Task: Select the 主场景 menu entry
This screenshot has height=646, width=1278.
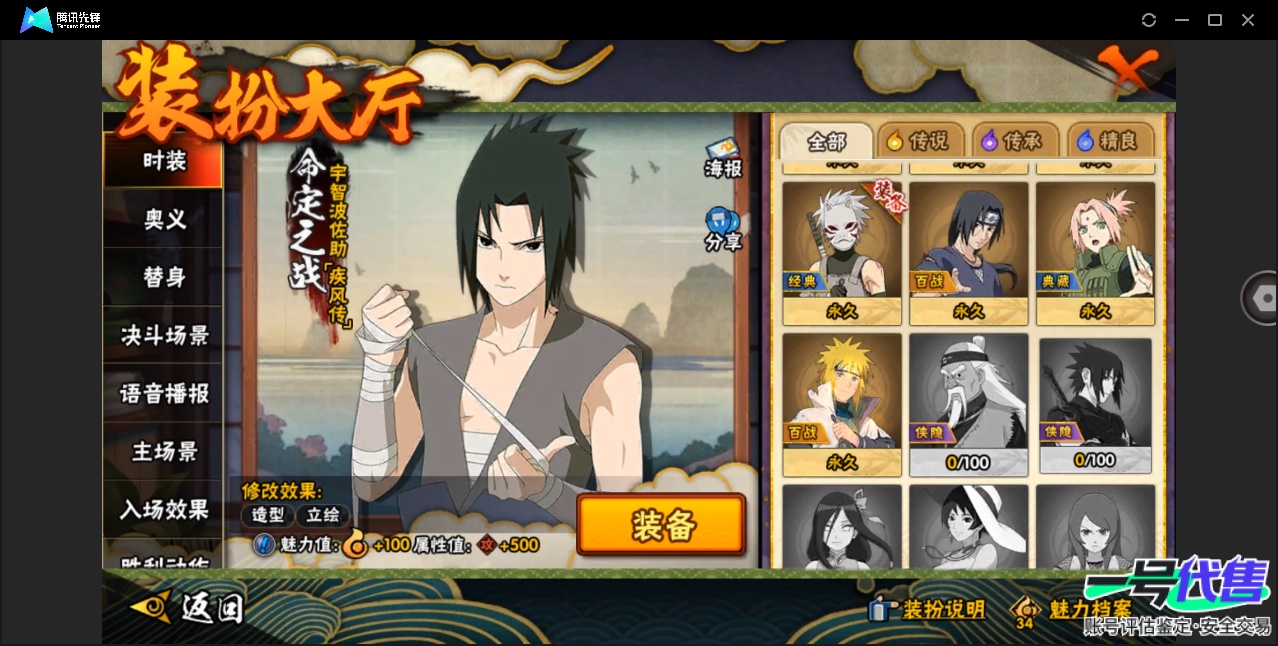Action: pos(164,451)
